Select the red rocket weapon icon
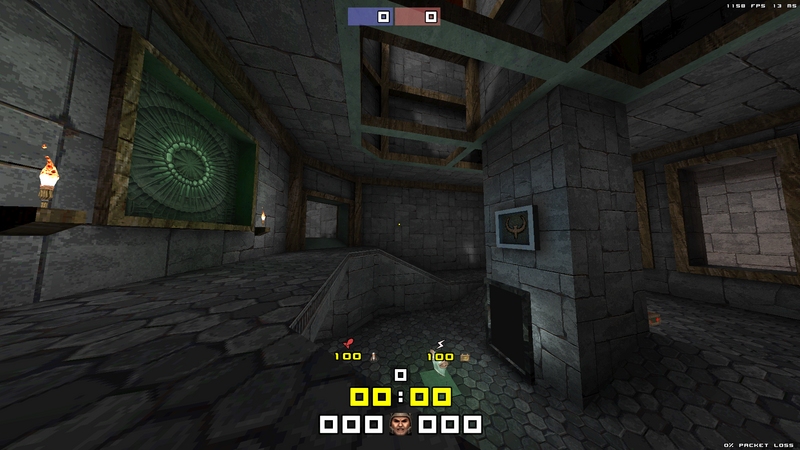Viewport: 800px width, 450px height. [348, 344]
